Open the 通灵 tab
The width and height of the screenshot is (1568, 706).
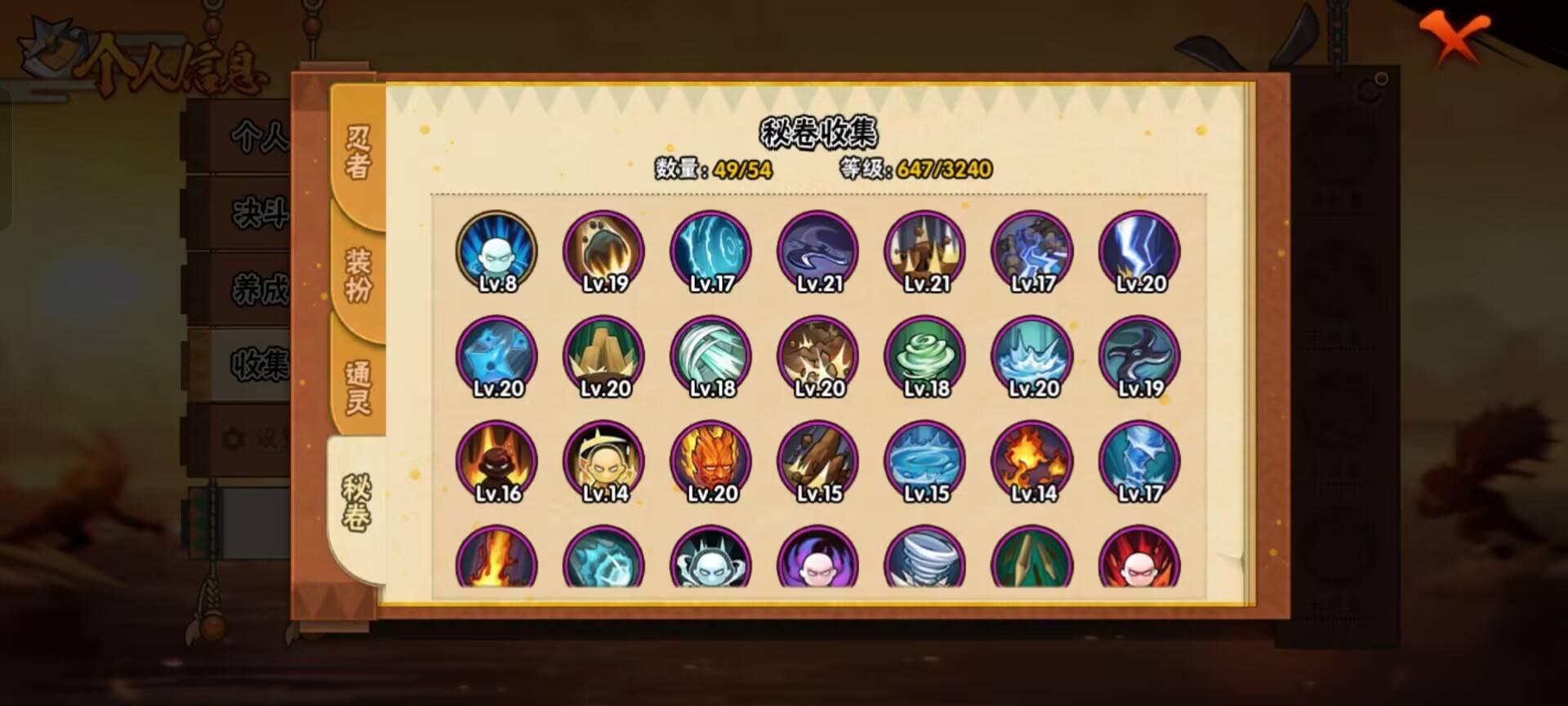click(x=358, y=384)
